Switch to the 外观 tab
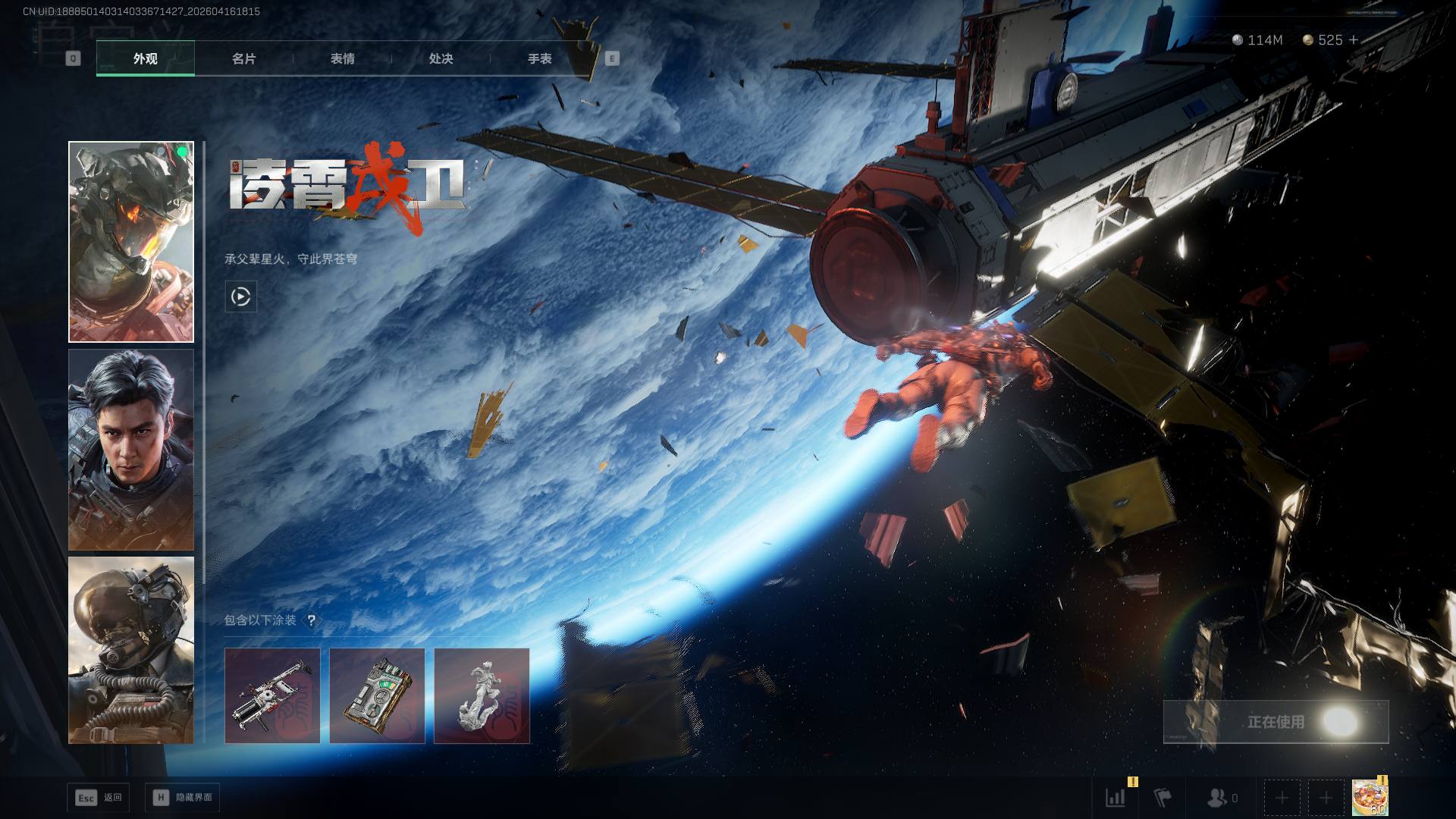 click(x=146, y=58)
